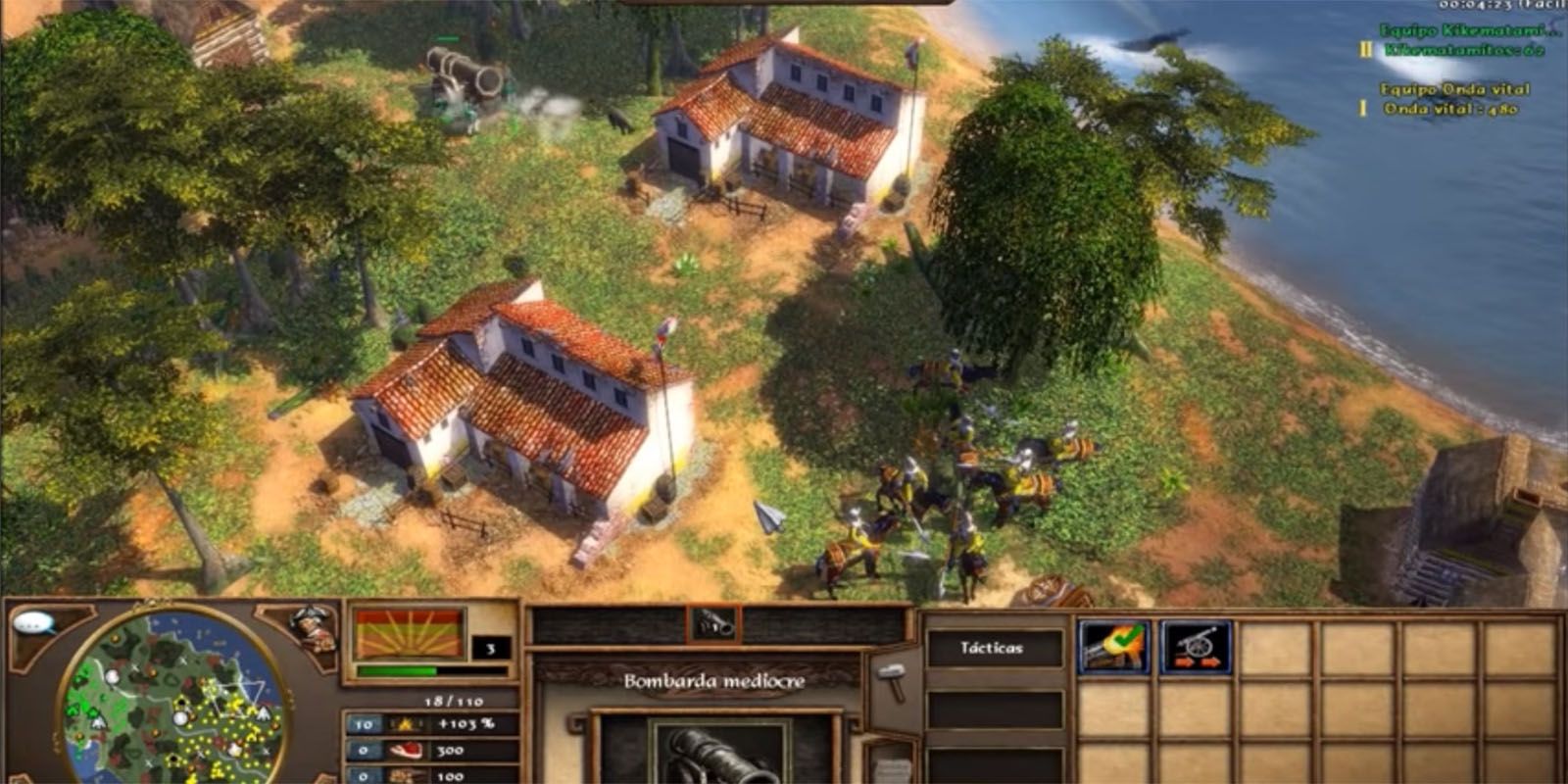
Task: Click on the circular minimap
Action: click(x=173, y=698)
